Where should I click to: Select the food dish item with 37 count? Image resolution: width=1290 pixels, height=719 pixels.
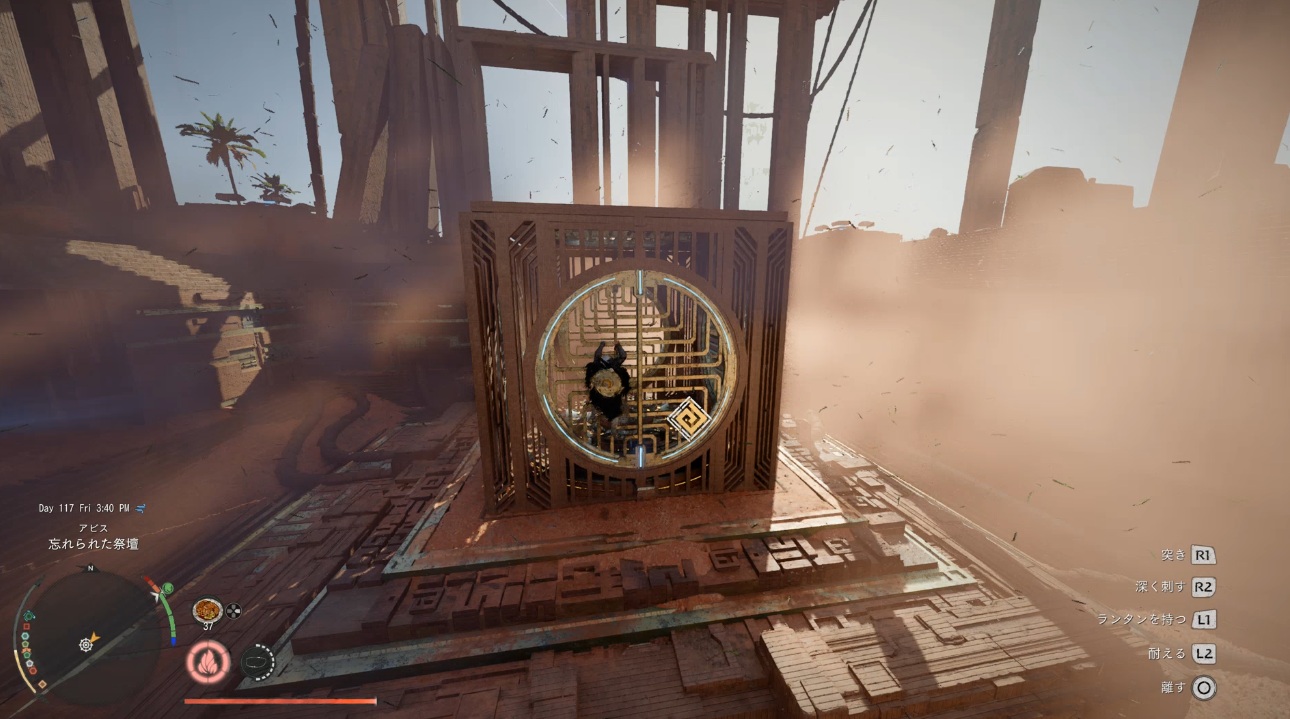coord(207,609)
